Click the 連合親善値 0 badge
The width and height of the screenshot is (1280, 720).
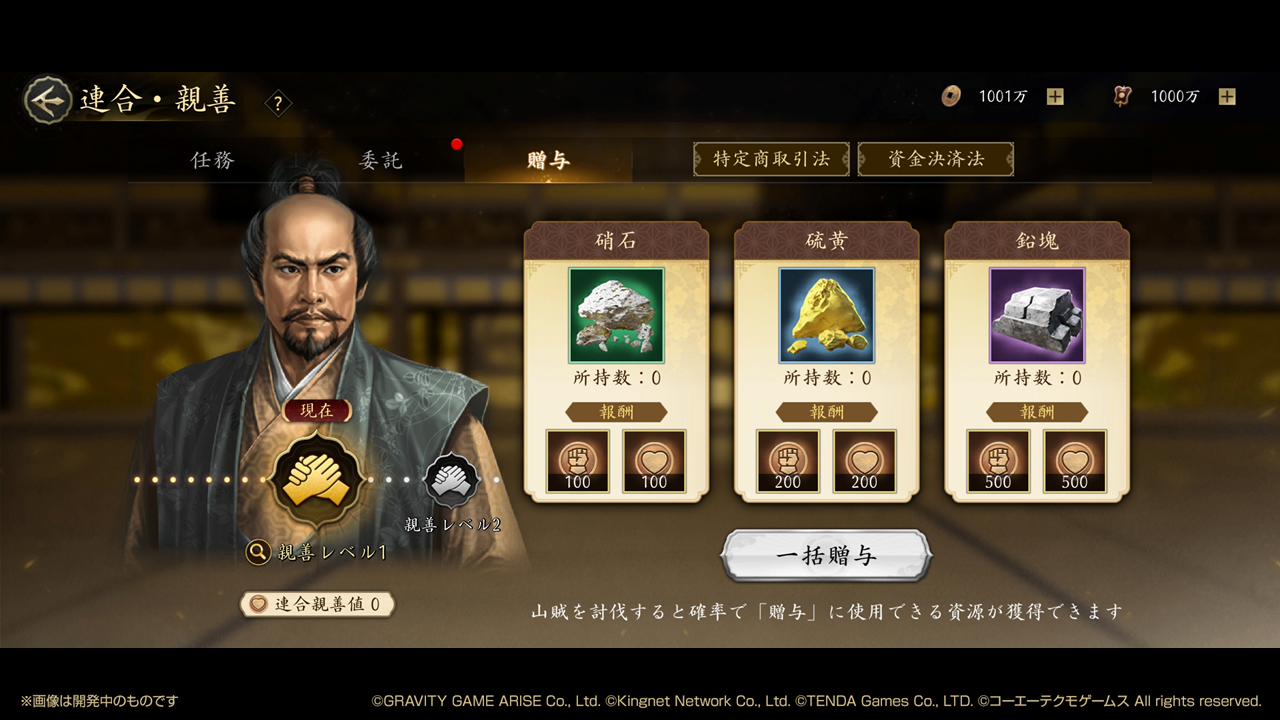tap(317, 604)
